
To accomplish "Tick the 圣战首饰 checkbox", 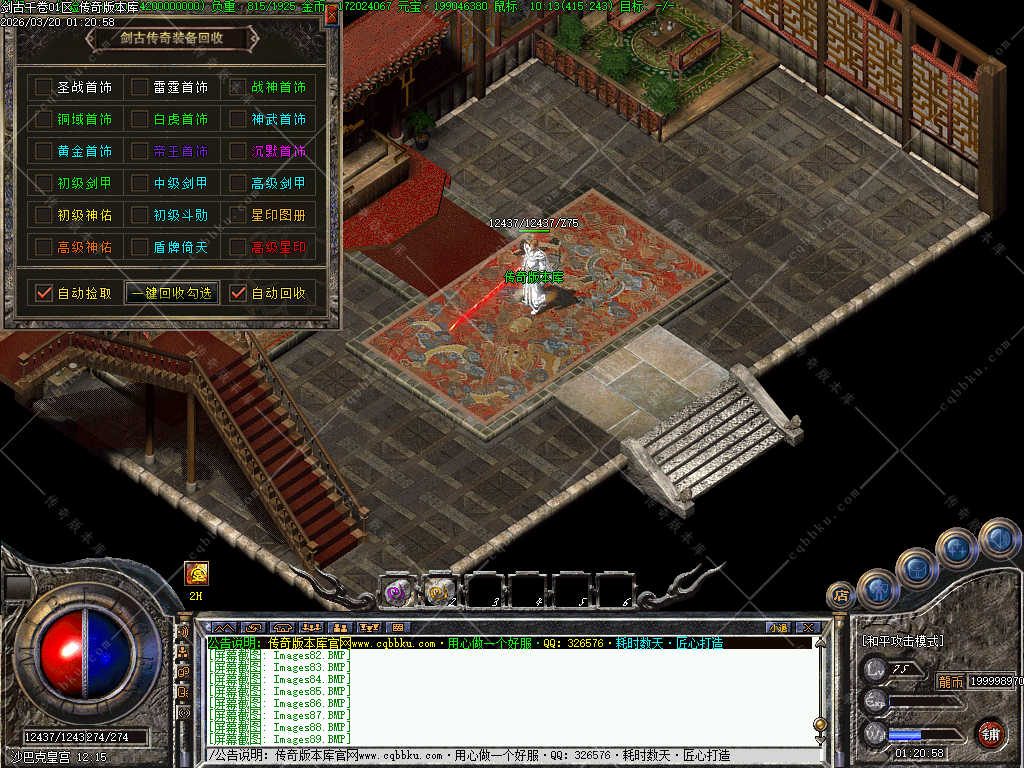I will click(43, 88).
